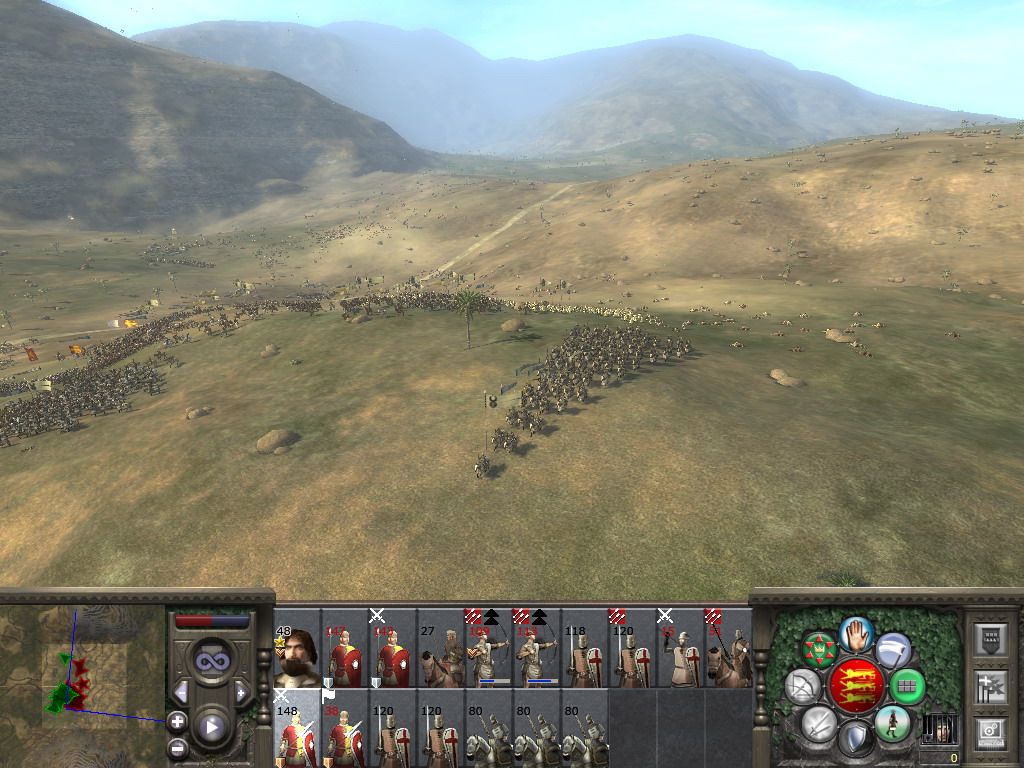Toggle run mode (running soldier icon)

892,722
